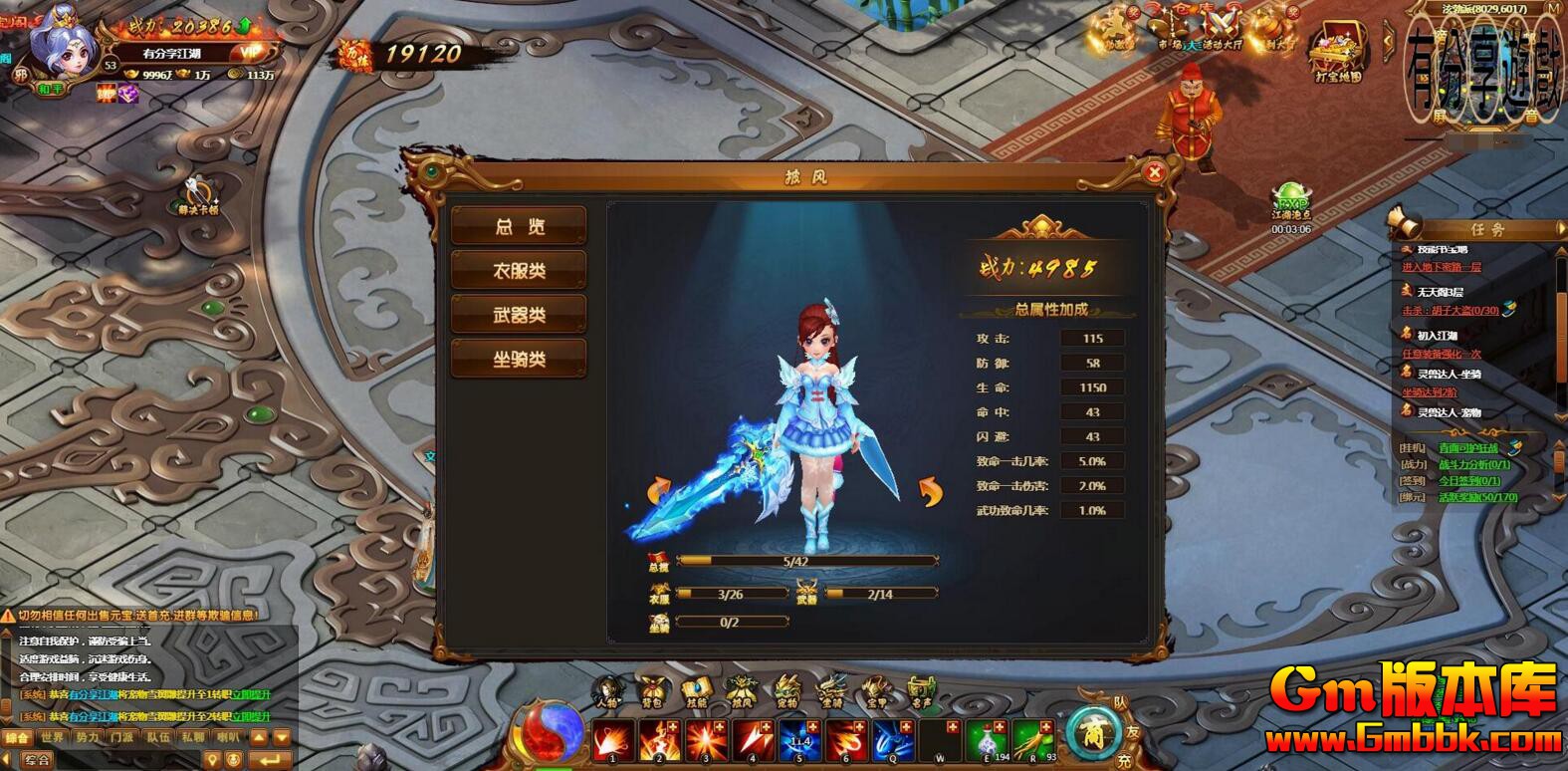Click the 衣服 3/26 progress bar
This screenshot has width=1568, height=771.
pos(732,595)
